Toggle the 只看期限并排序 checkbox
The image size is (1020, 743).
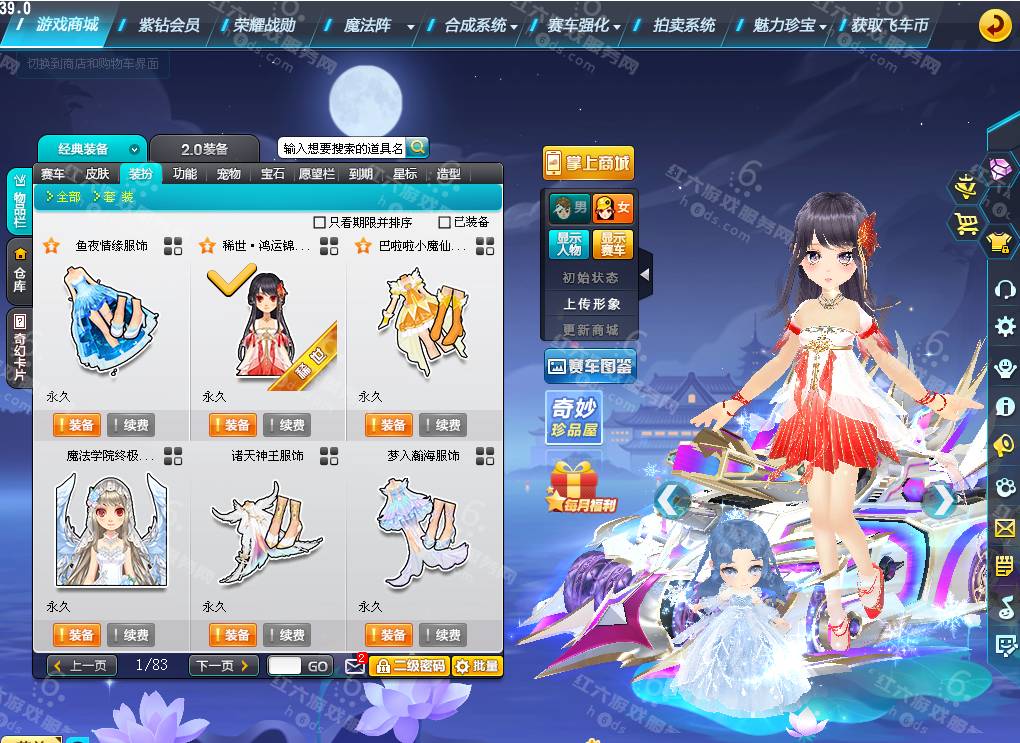[x=320, y=222]
